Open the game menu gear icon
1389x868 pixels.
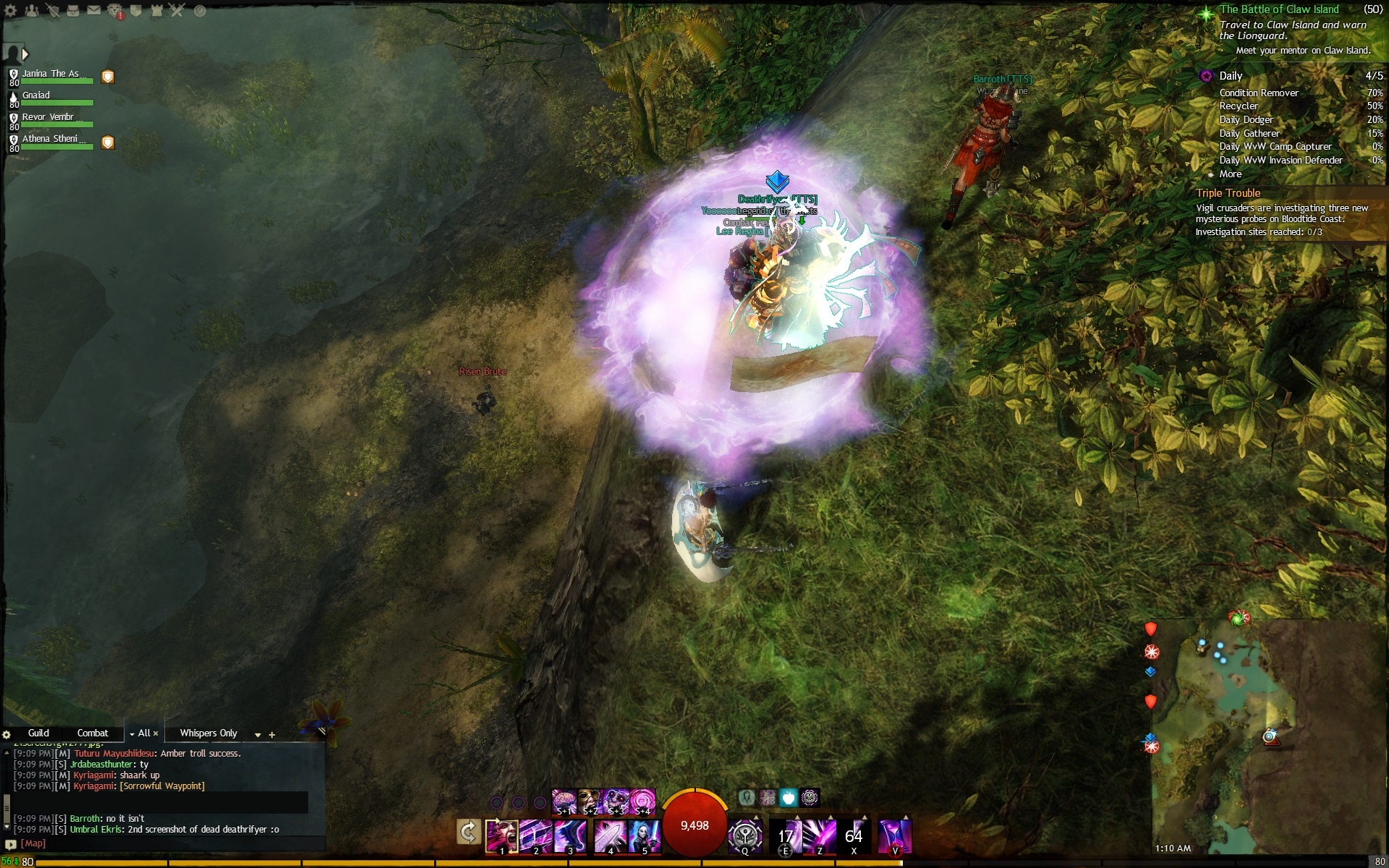tap(11, 11)
